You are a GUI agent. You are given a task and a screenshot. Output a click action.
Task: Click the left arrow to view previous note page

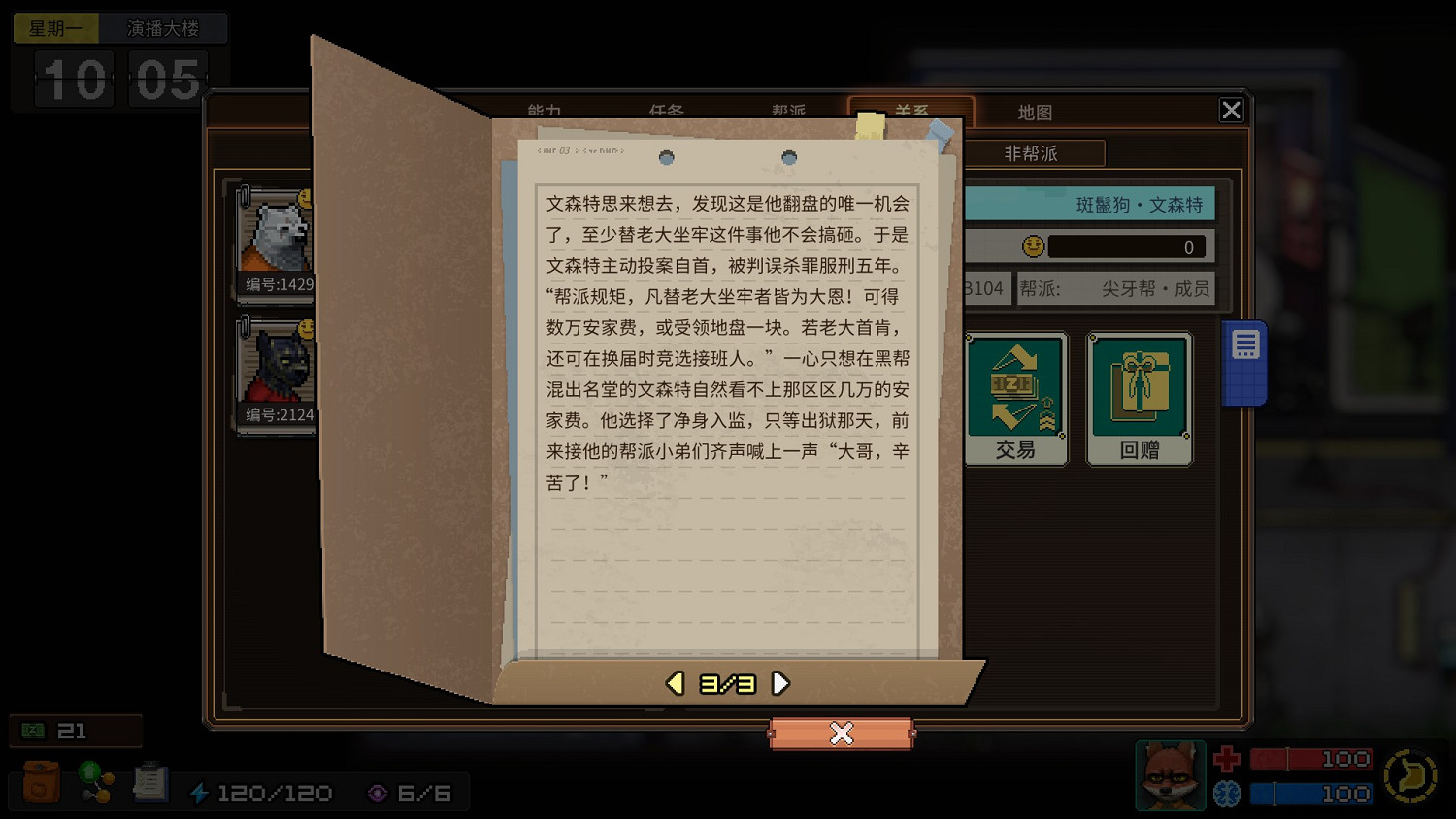coord(674,682)
